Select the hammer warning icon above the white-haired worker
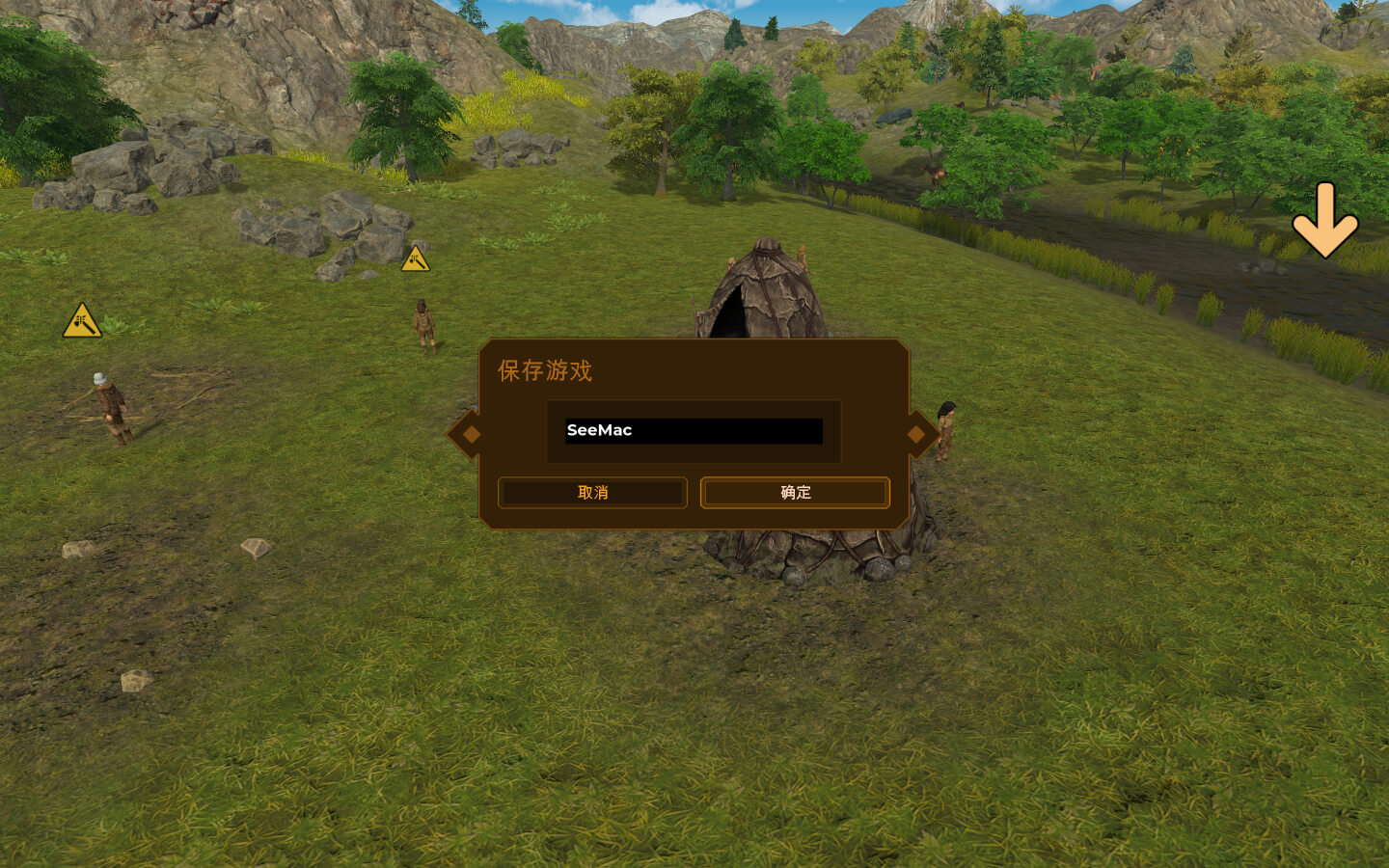Screen dimensions: 1389x868 82,321
